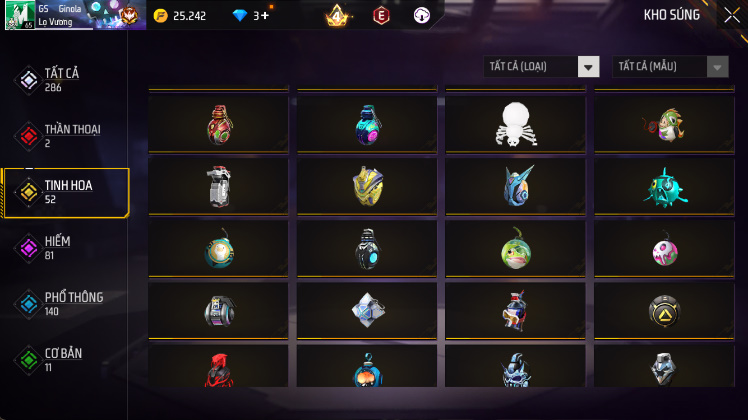
Task: Add diamonds with the plus button
Action: [265, 15]
